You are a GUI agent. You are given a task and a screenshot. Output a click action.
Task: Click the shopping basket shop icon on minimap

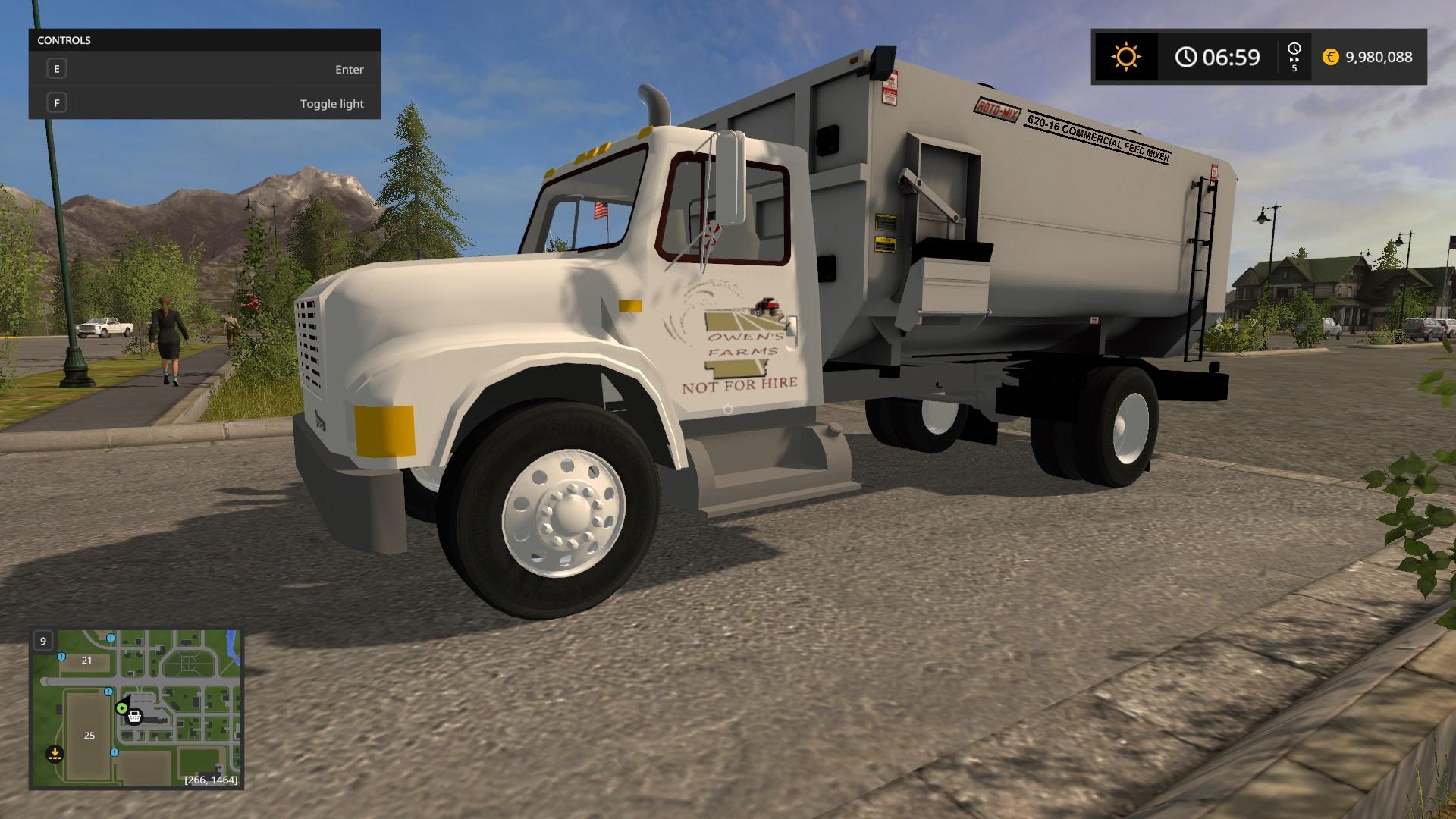point(135,717)
